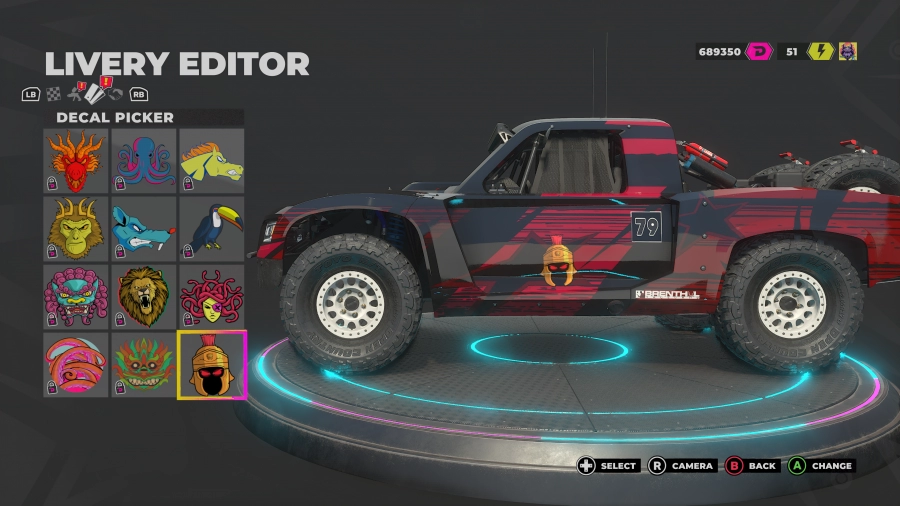The image size is (900, 506).
Task: Select the green monkey king decal
Action: 77,228
